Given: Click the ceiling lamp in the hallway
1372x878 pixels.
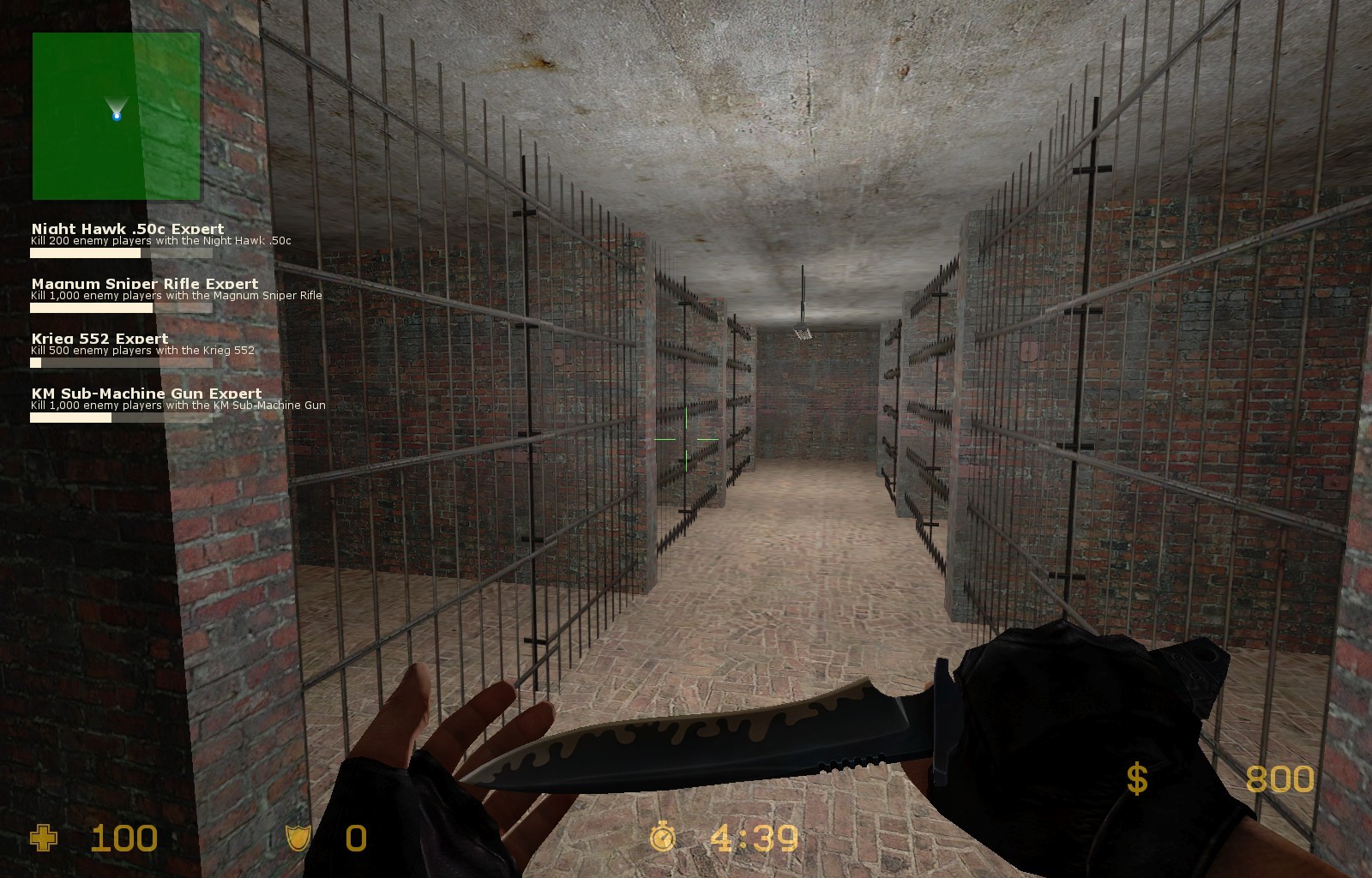Looking at the screenshot, I should 804,331.
